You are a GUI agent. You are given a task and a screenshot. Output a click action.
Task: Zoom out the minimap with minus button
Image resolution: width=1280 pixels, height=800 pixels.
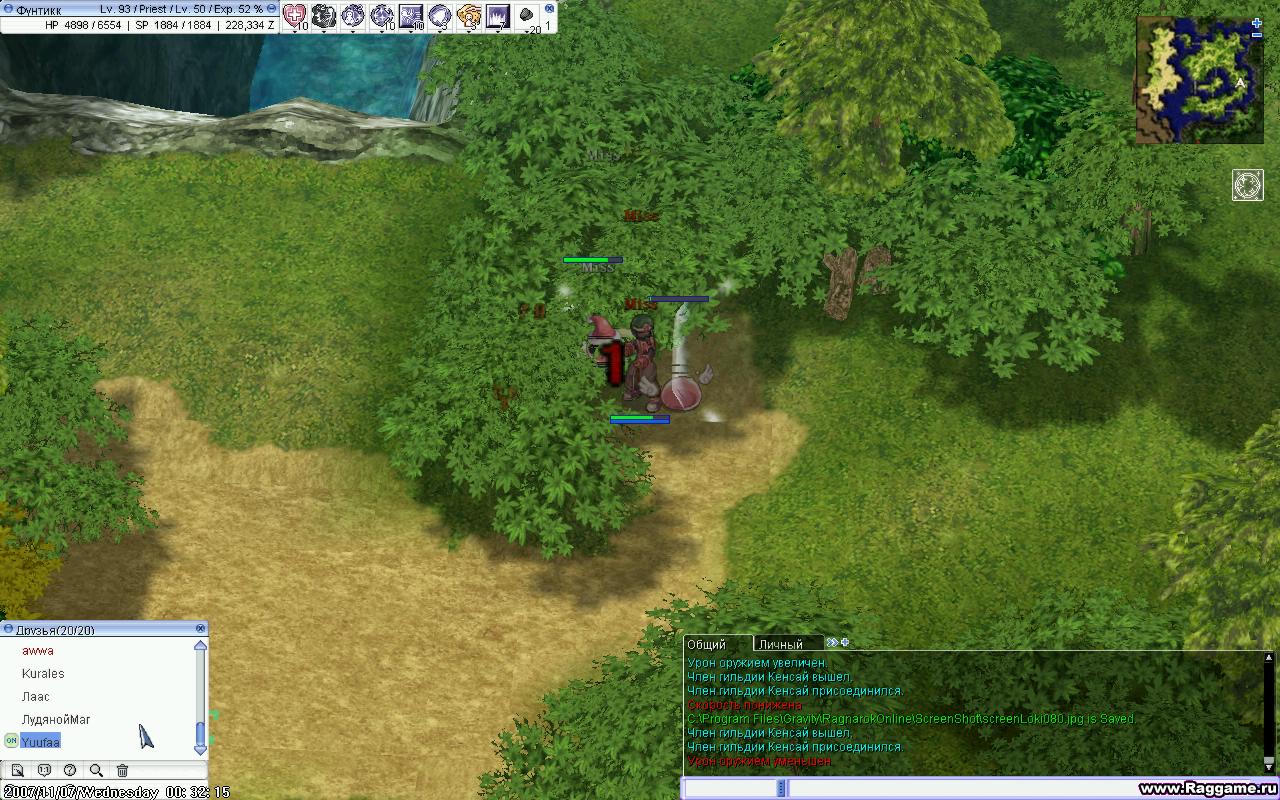1257,36
